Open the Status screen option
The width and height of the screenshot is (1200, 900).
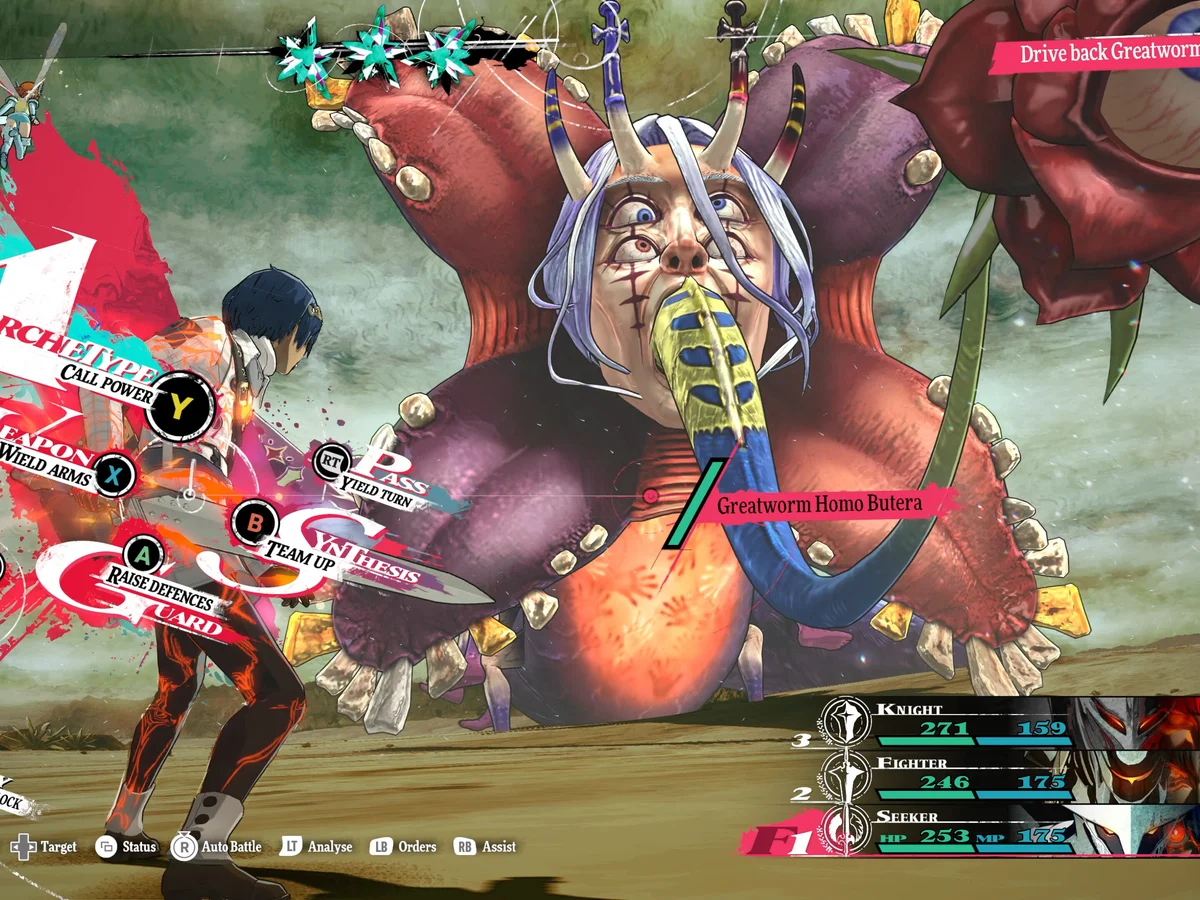coord(127,847)
